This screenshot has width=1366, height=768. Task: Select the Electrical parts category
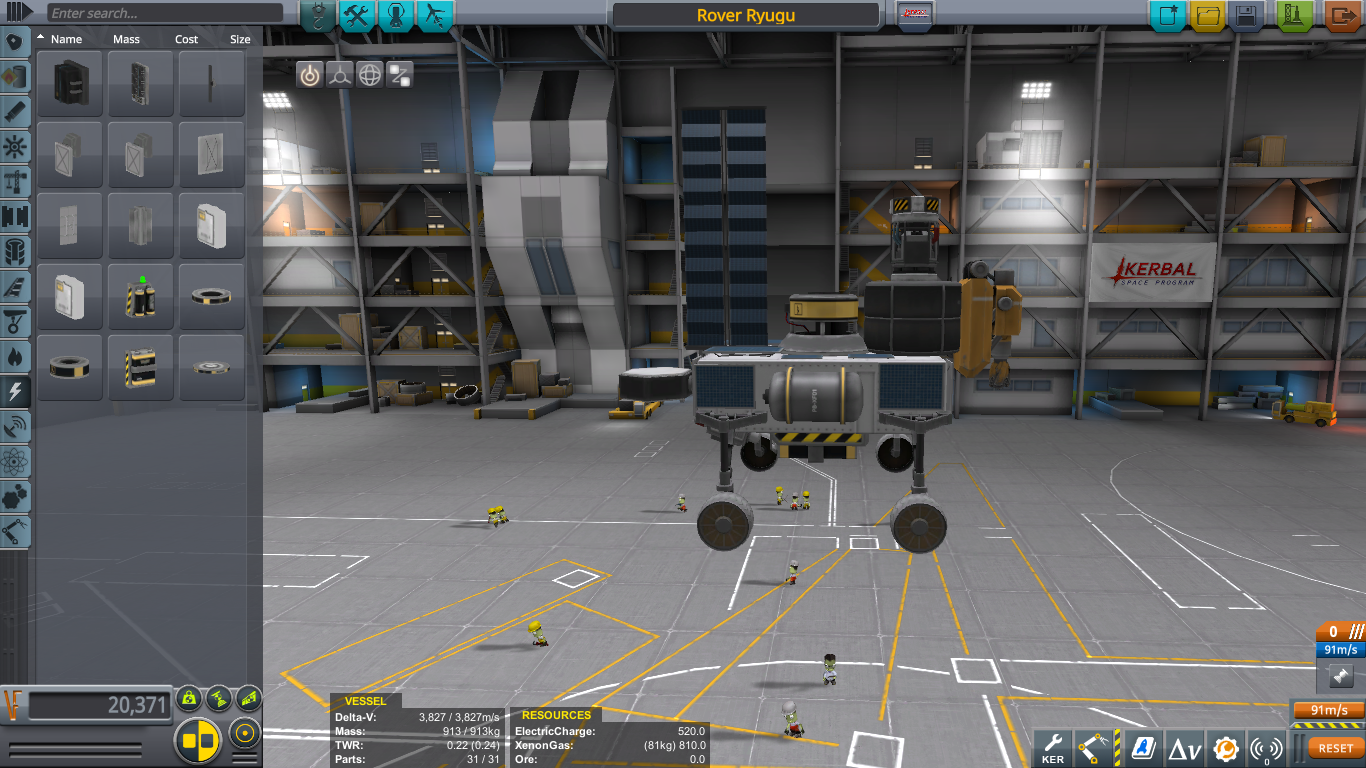coord(16,390)
